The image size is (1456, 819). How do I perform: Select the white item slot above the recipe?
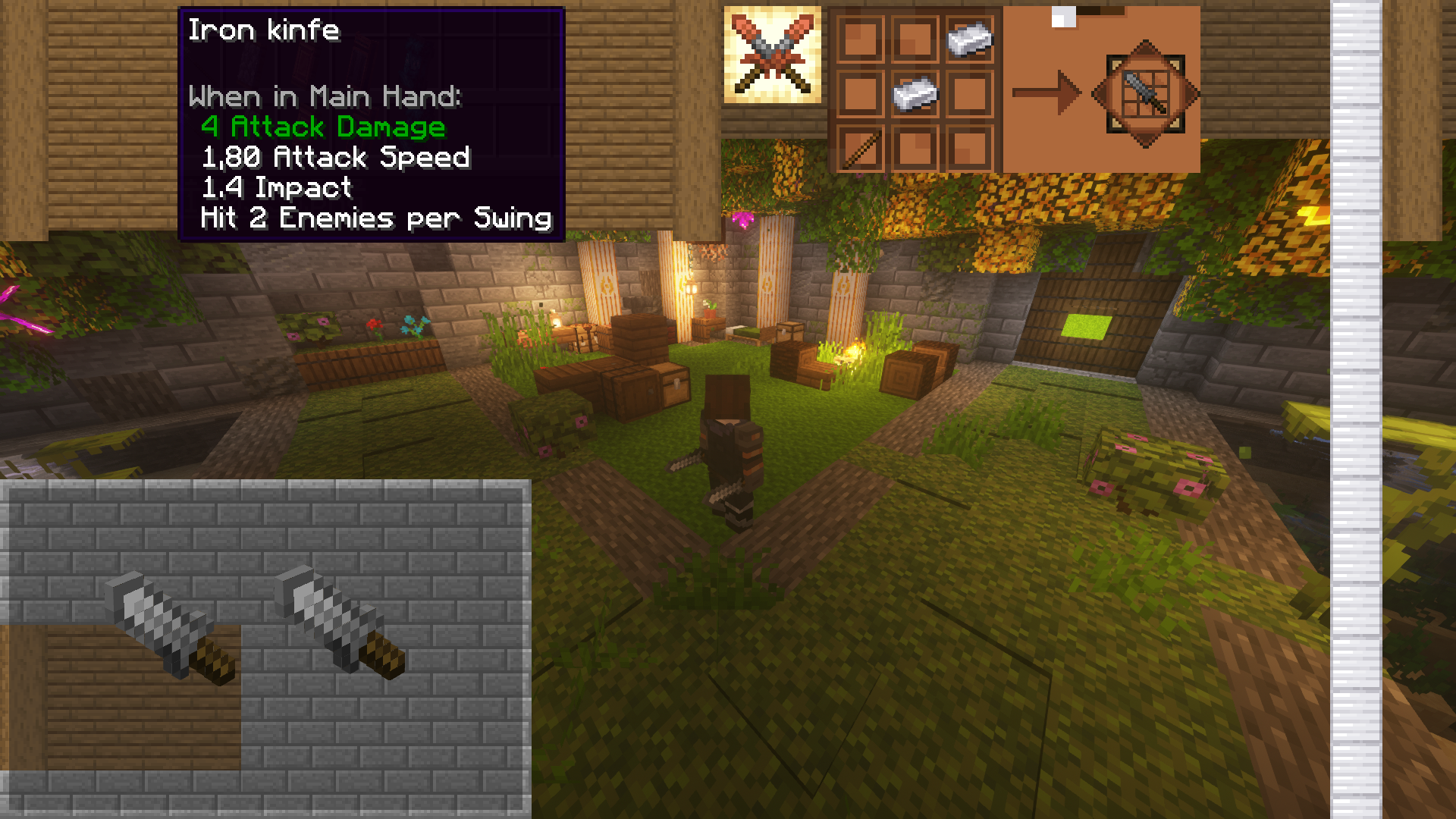point(1063,15)
